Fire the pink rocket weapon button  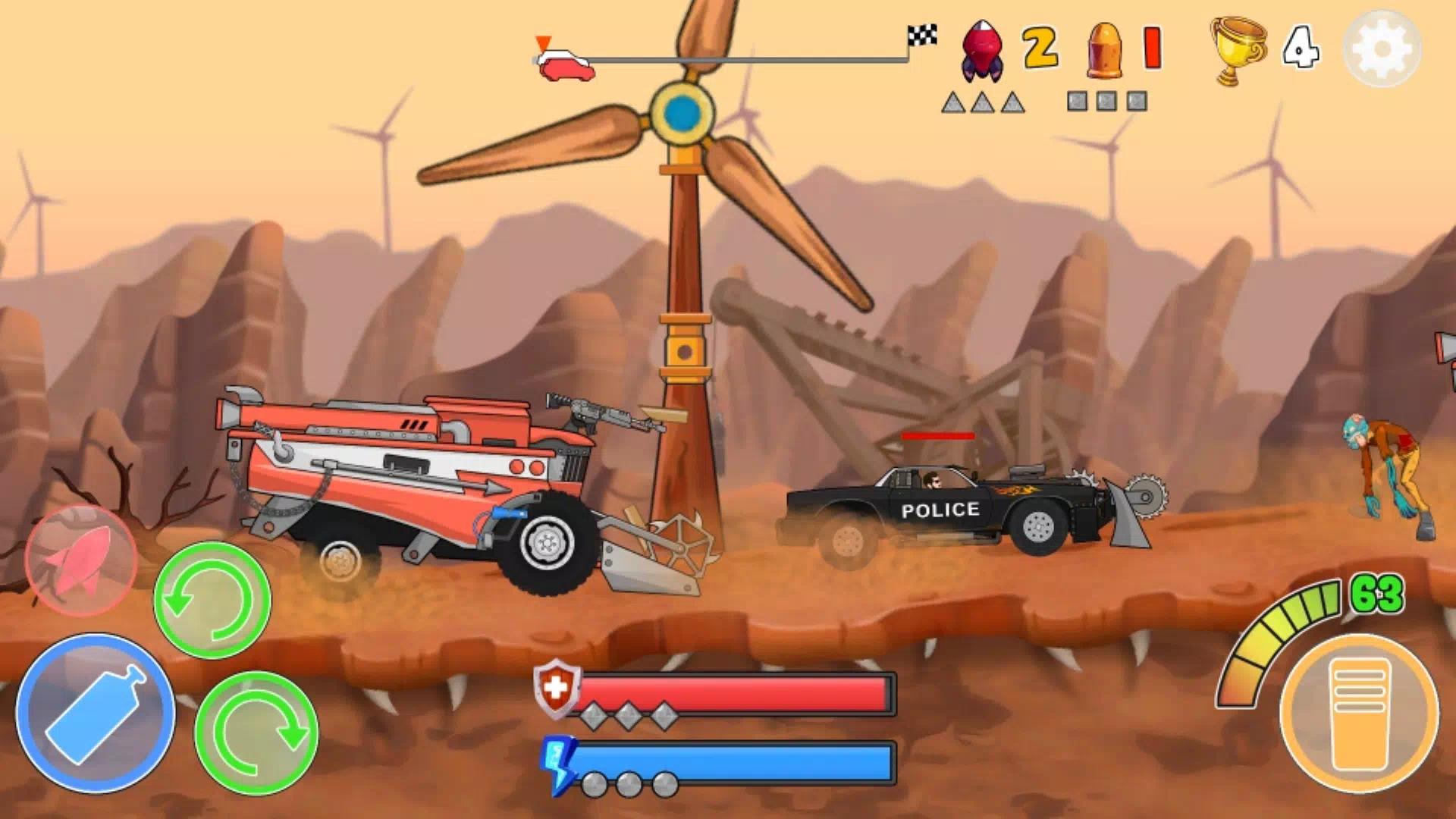pos(80,560)
